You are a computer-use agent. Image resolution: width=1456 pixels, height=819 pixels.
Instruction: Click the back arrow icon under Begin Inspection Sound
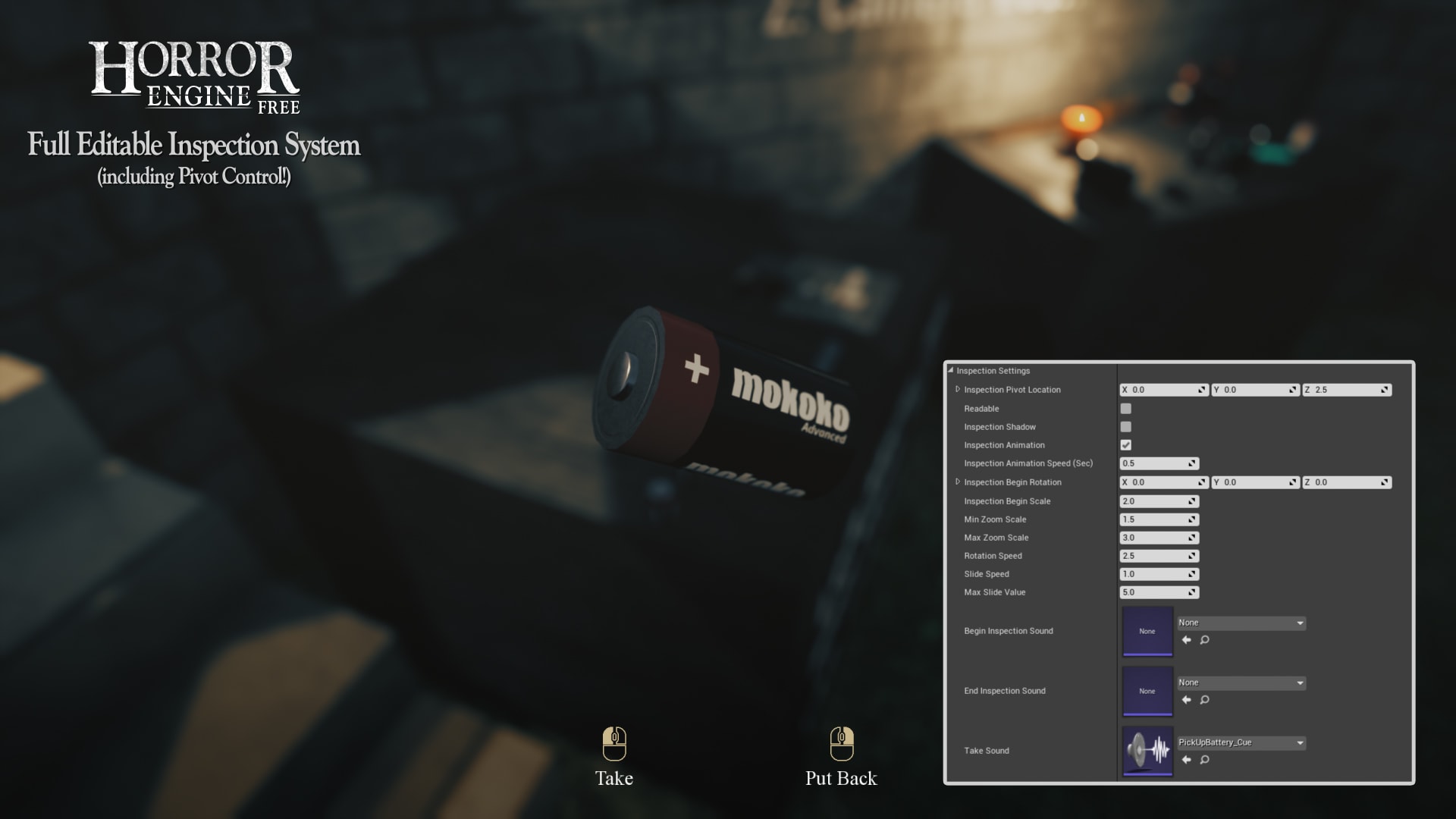1187,640
